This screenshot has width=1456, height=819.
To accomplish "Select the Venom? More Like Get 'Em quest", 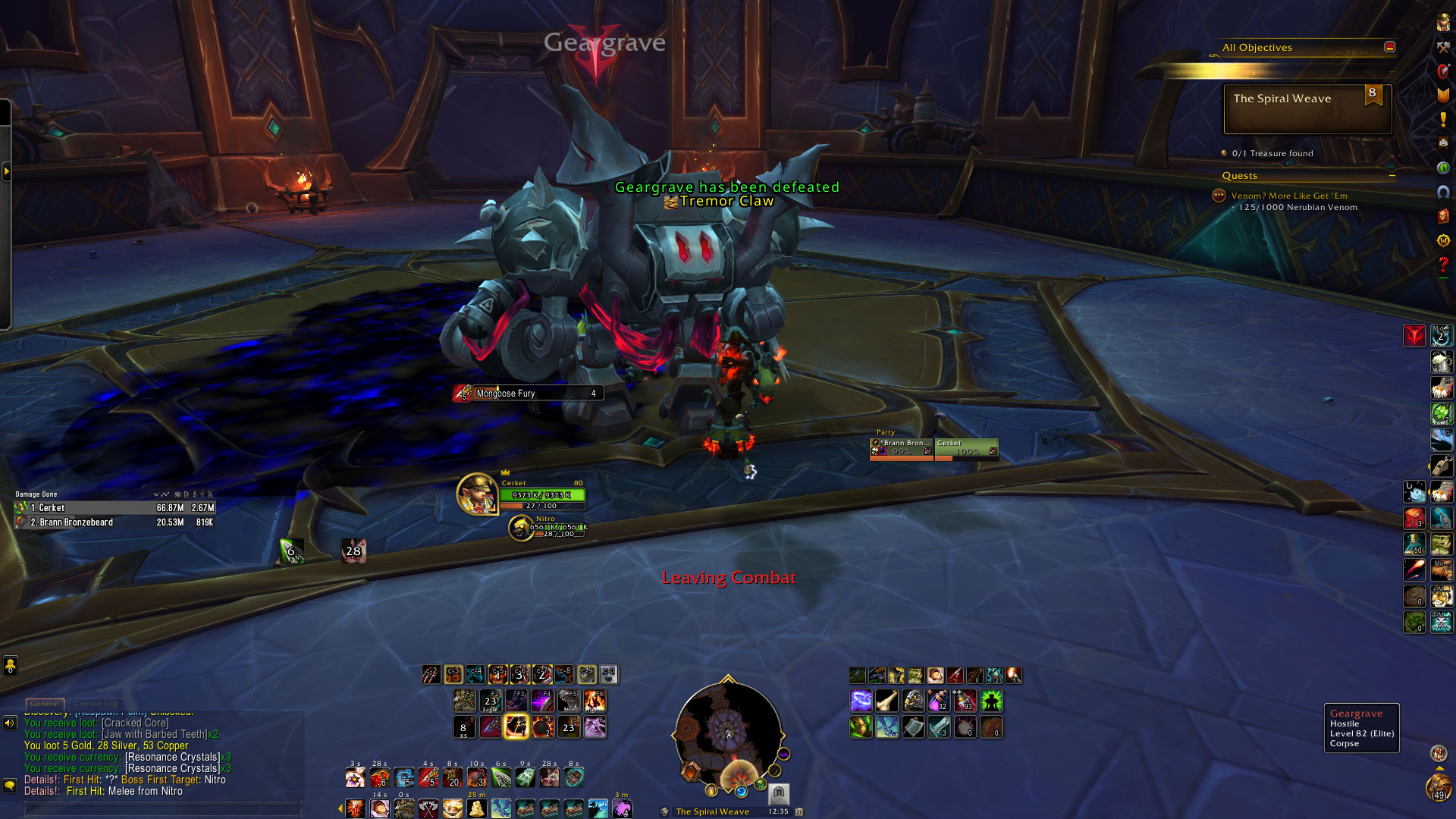I will click(x=1288, y=196).
